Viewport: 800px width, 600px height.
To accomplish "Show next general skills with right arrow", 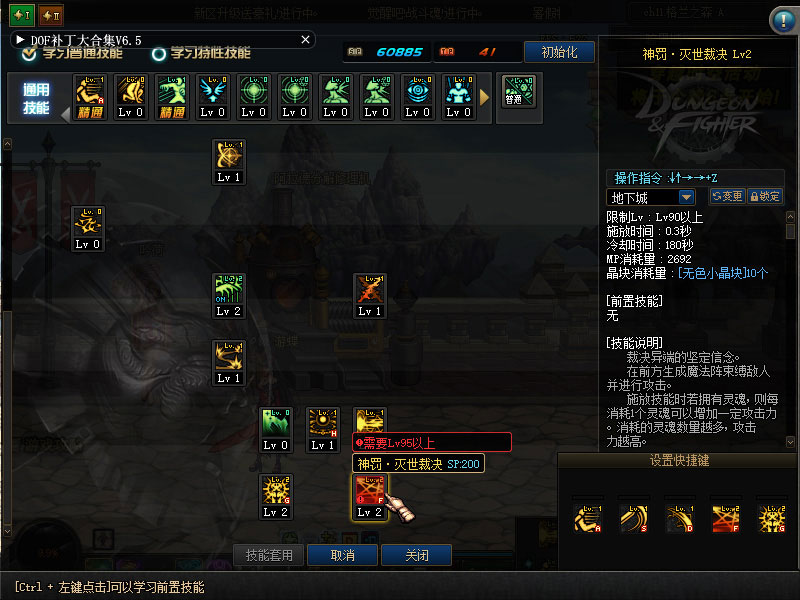I will click(485, 97).
